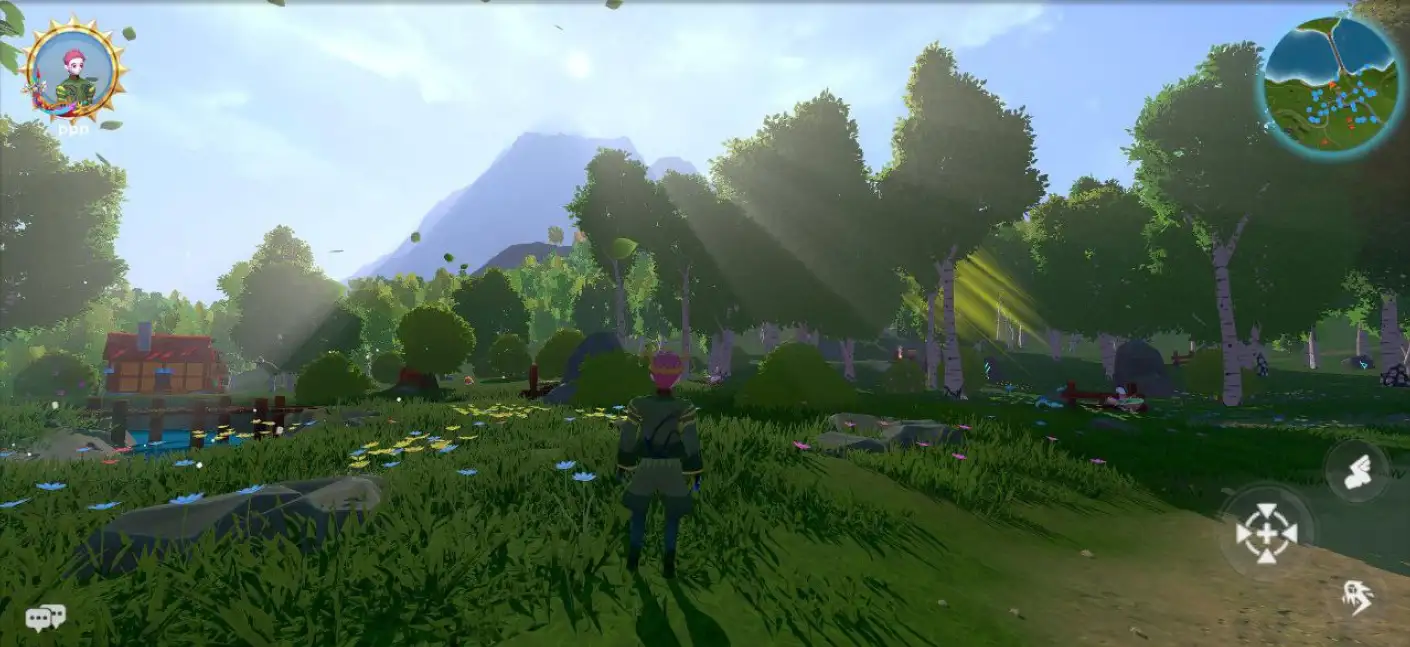Activate the dashing figure sprint button
The image size is (1410, 647).
click(x=1357, y=597)
